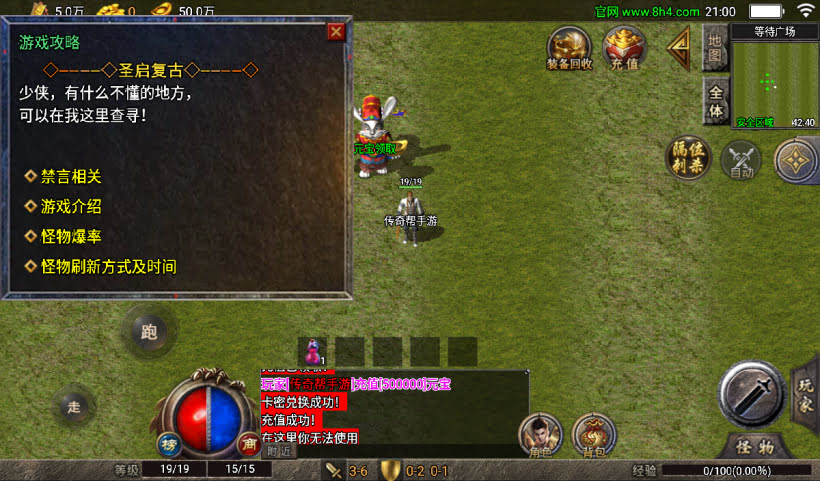Tap the four-point star skill button
Viewport: 820px width, 481px height.
pyautogui.click(x=796, y=160)
